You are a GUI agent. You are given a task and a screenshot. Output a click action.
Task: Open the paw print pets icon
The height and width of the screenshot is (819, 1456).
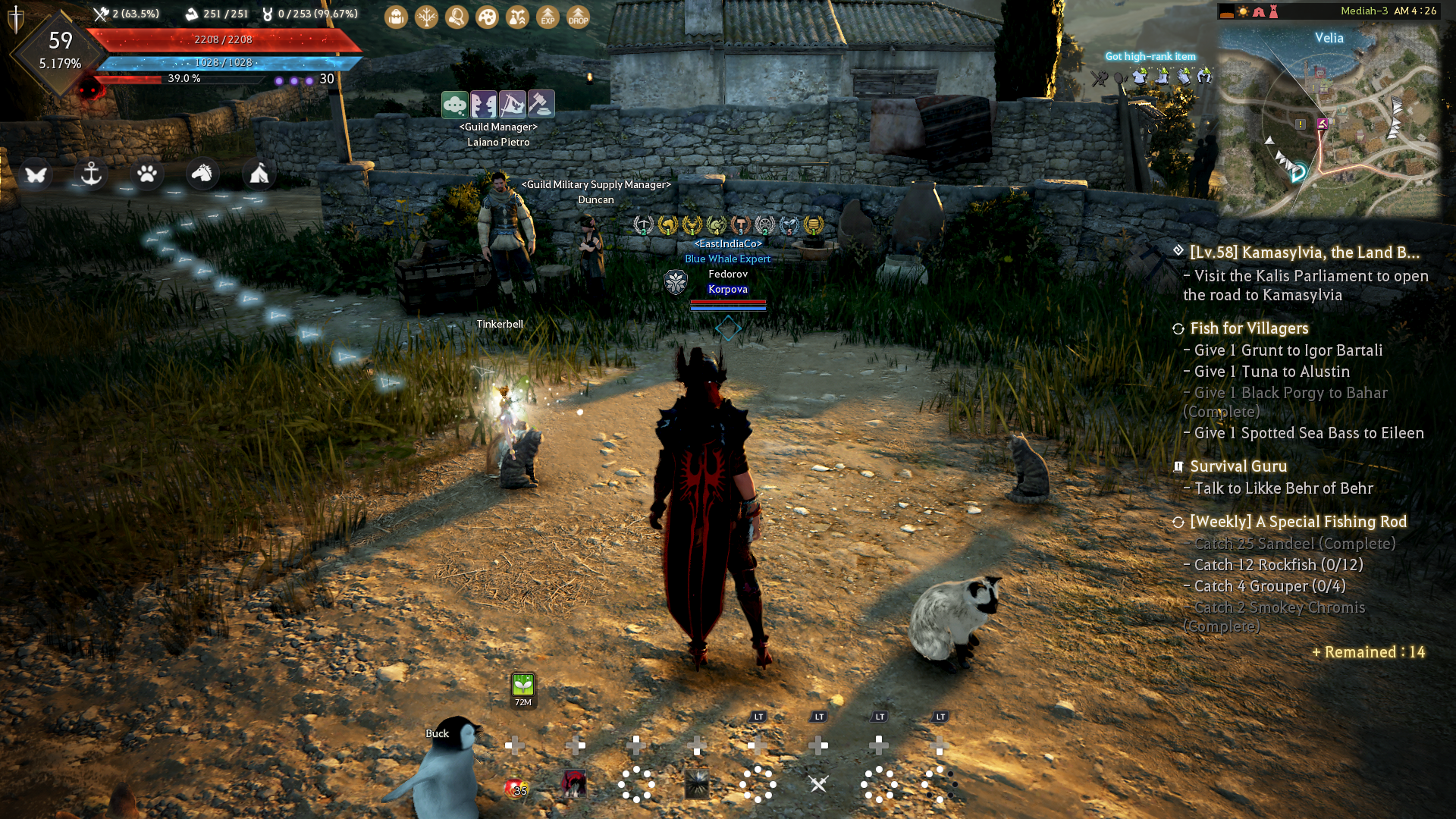(147, 174)
